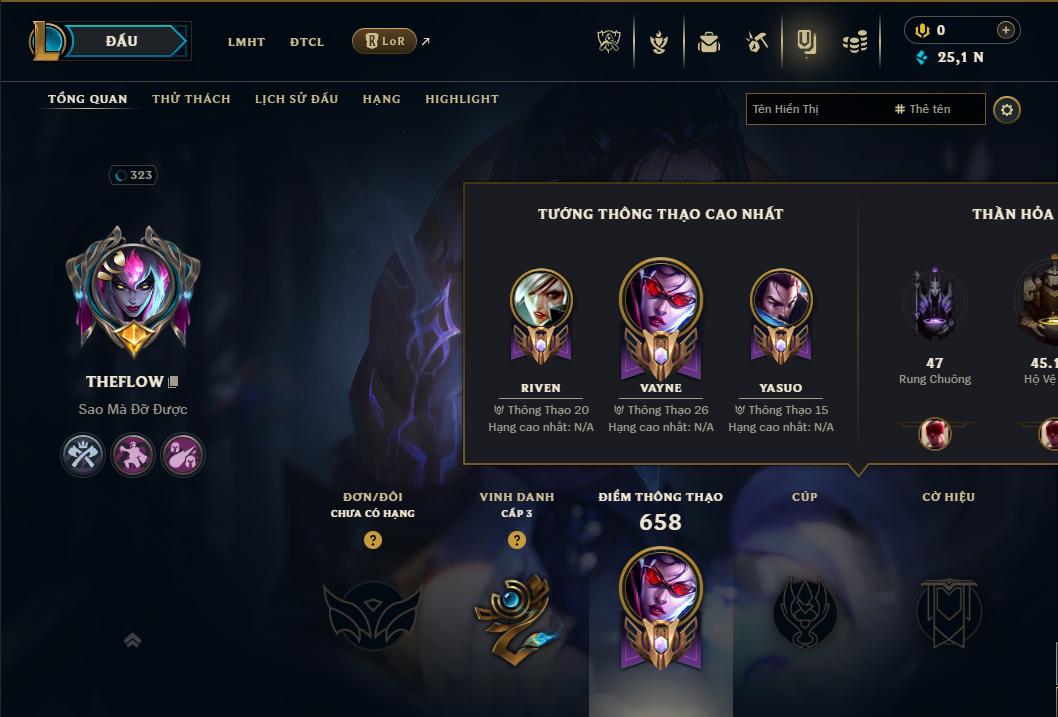Open the store coins icon

854,42
